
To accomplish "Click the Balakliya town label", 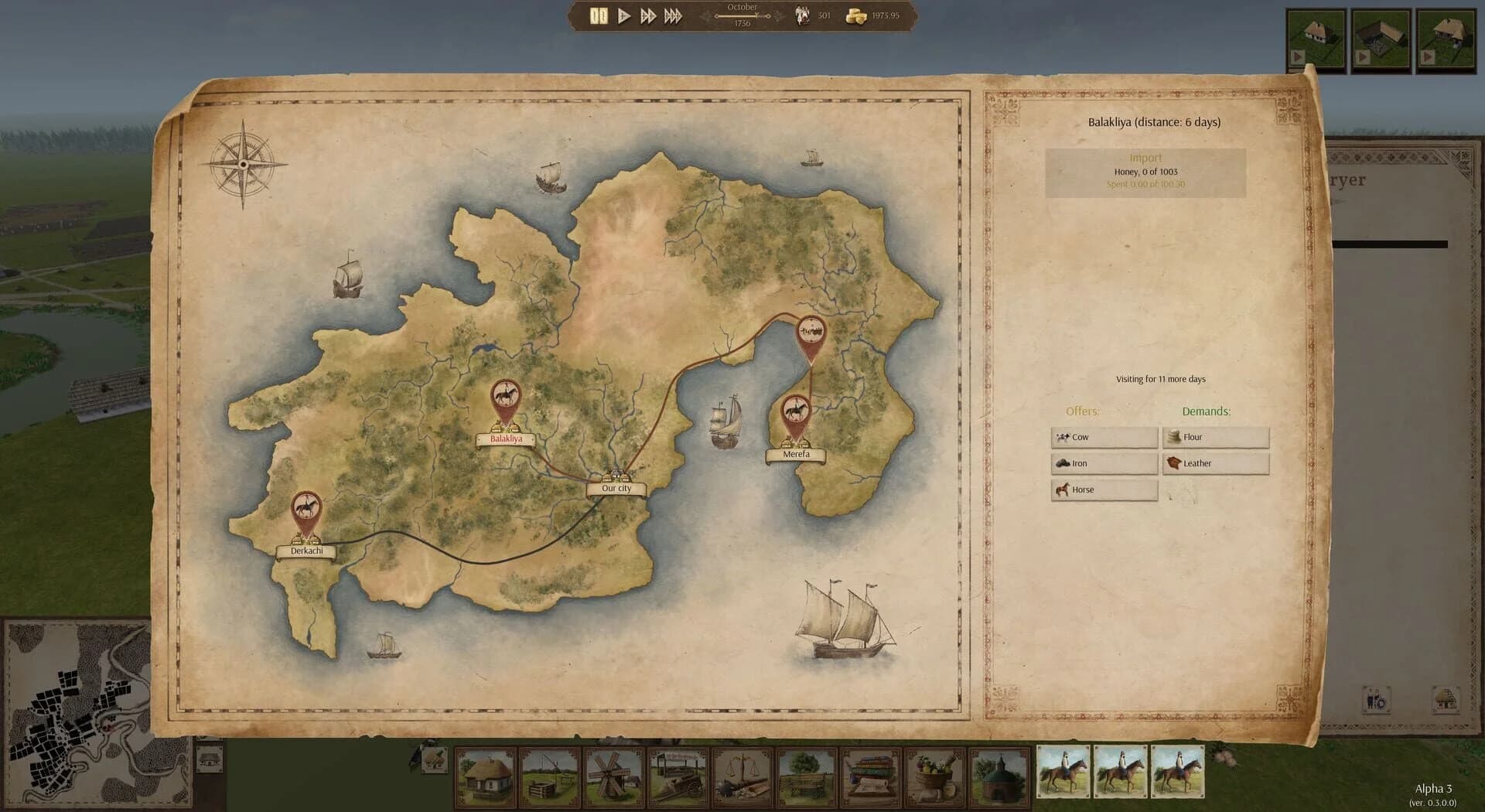I will pyautogui.click(x=507, y=439).
